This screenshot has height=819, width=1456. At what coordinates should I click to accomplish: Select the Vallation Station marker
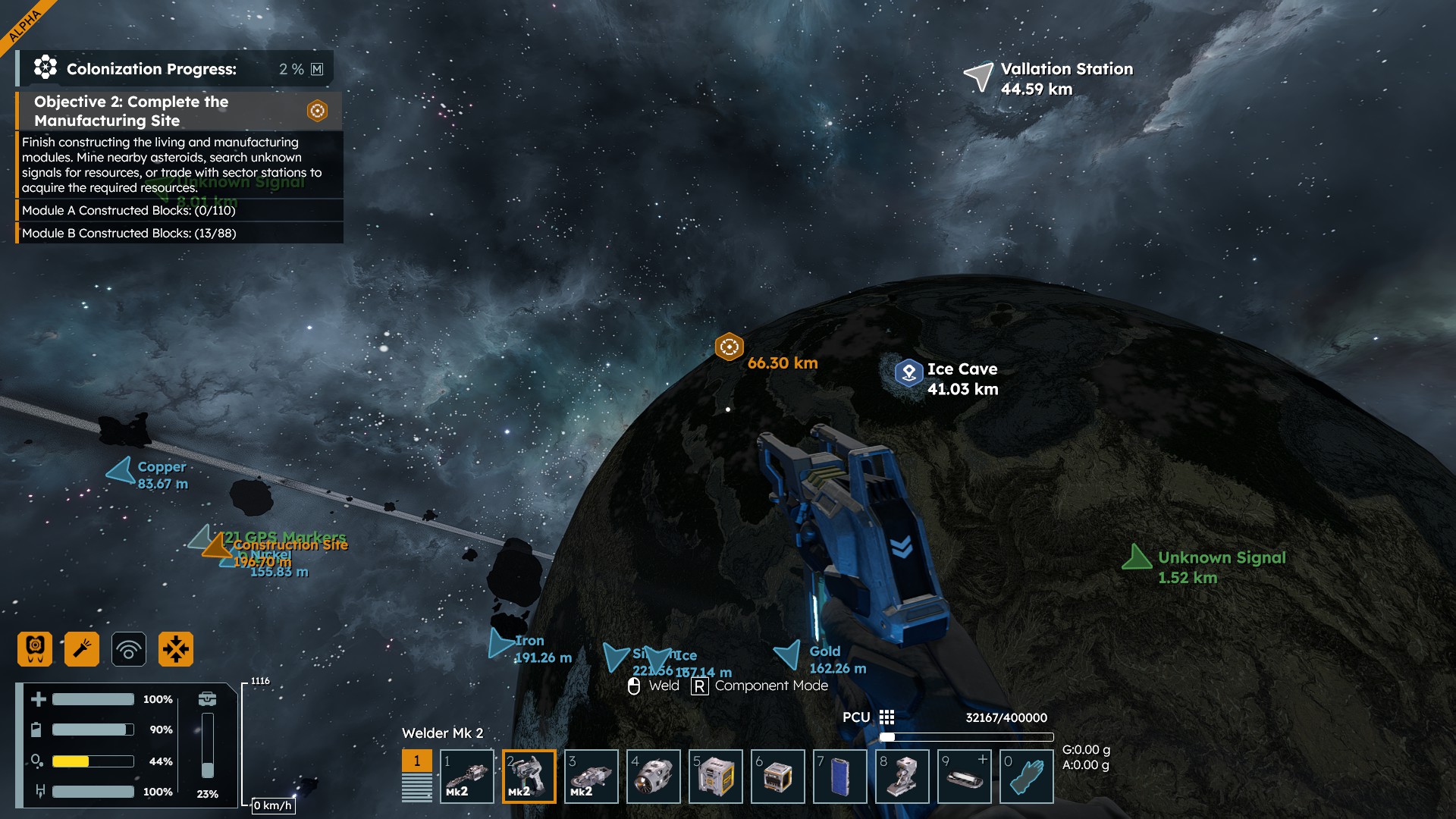(979, 77)
